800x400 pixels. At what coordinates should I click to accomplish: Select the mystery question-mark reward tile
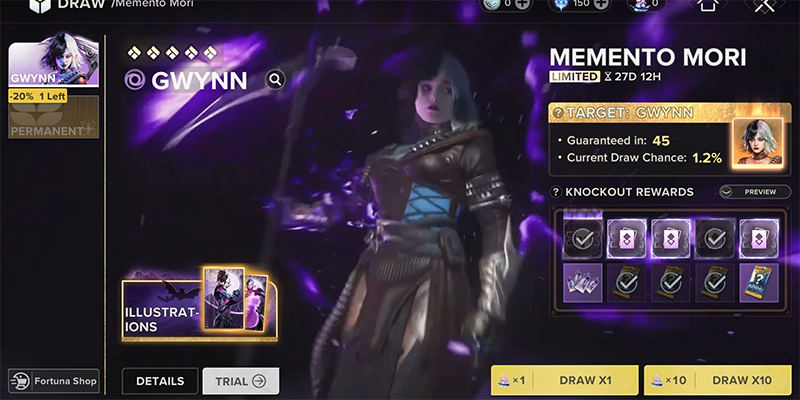[755, 282]
